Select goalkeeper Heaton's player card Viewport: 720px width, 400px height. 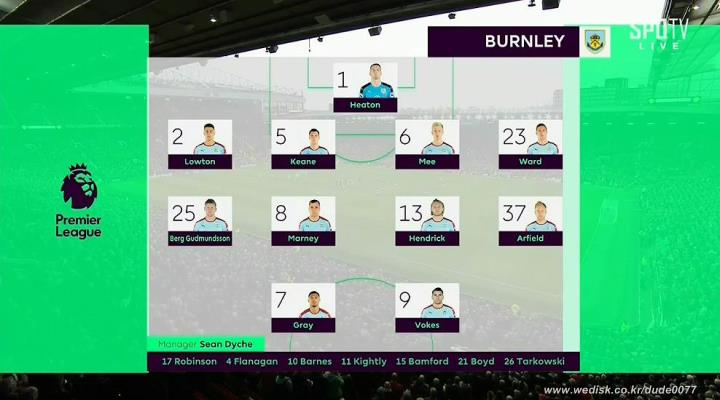(x=365, y=87)
